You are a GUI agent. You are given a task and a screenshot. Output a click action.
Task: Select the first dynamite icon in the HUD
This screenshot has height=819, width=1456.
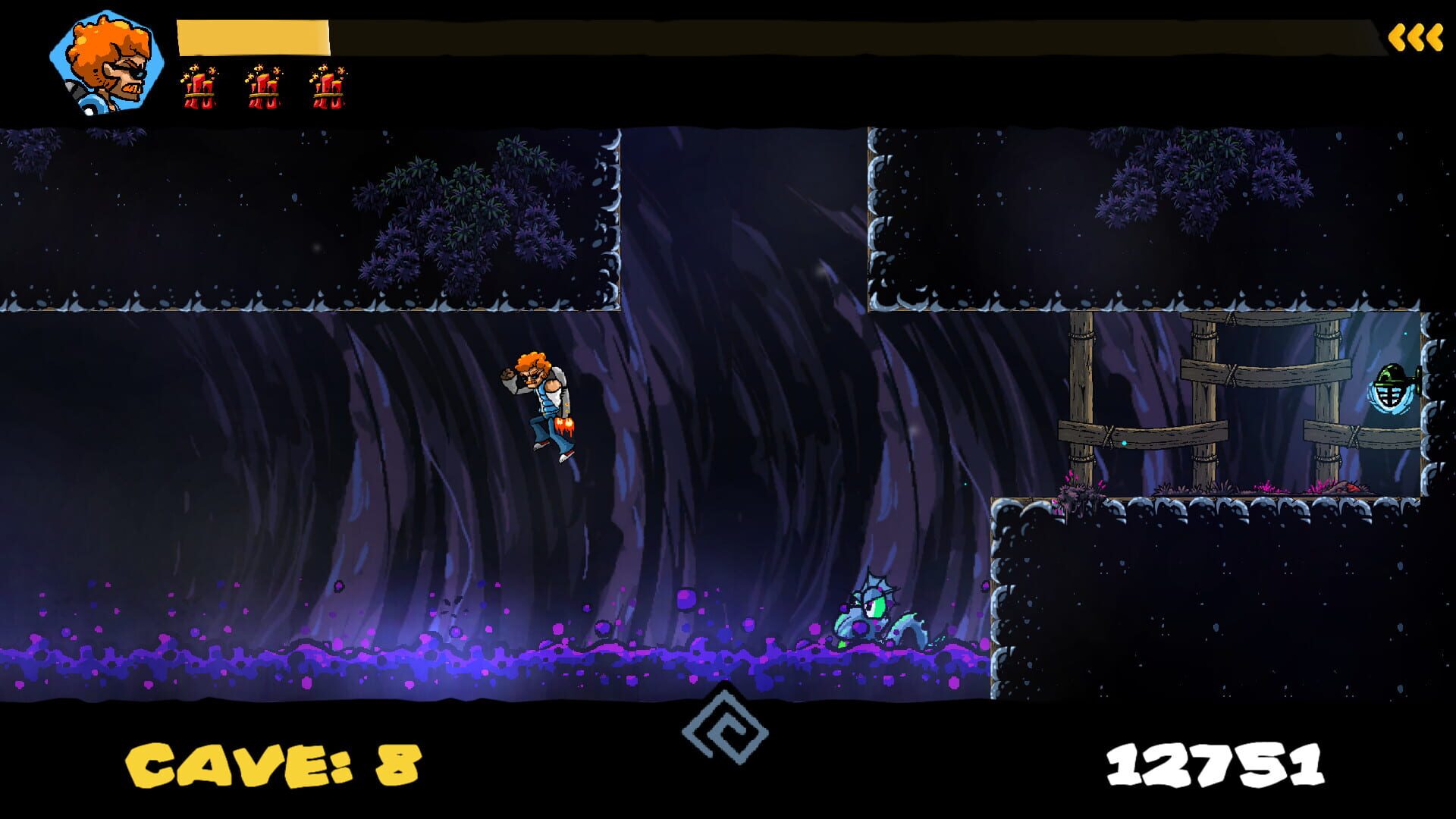(x=199, y=87)
